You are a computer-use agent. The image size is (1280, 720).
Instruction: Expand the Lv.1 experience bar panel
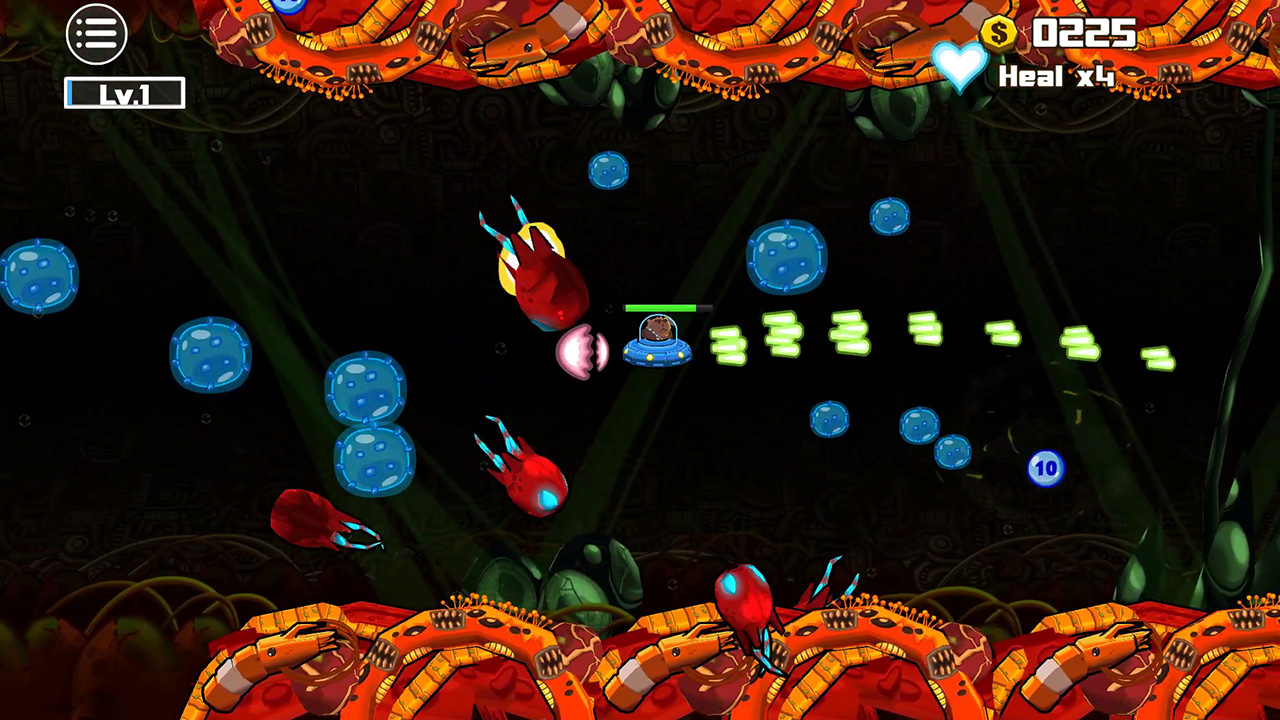pos(124,92)
